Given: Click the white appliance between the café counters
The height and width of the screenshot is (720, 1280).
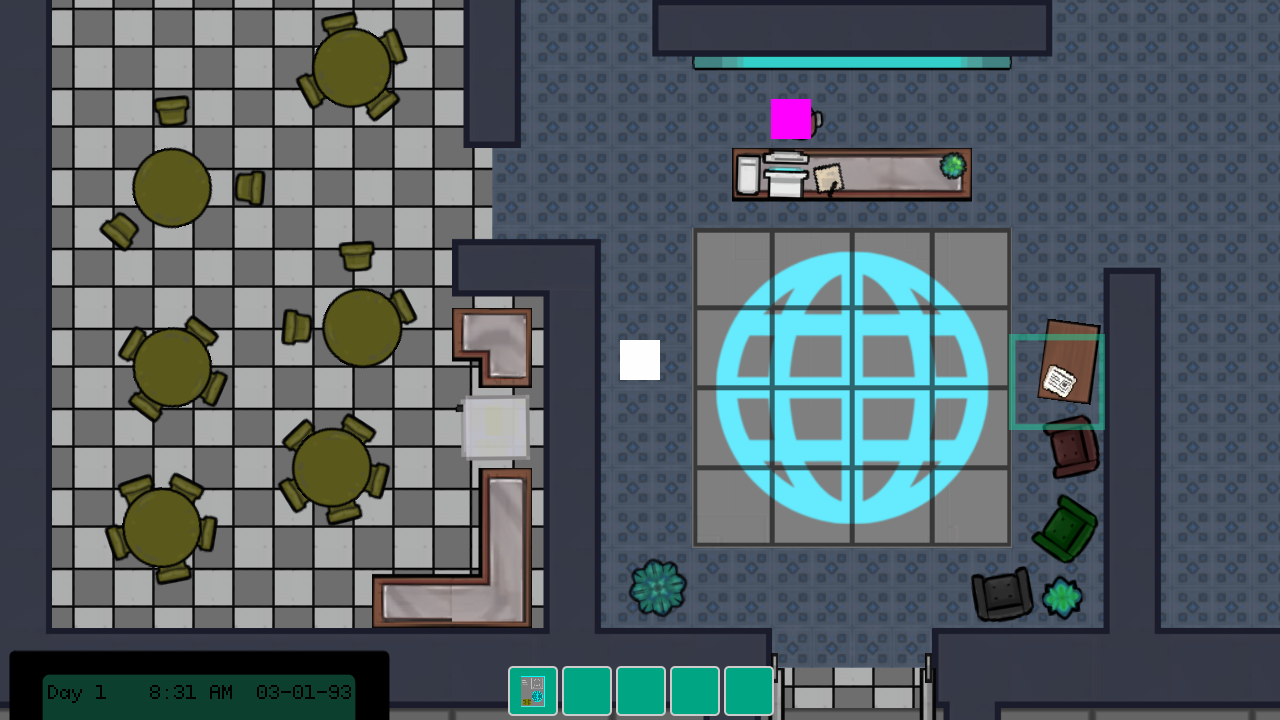Looking at the screenshot, I should pyautogui.click(x=494, y=428).
